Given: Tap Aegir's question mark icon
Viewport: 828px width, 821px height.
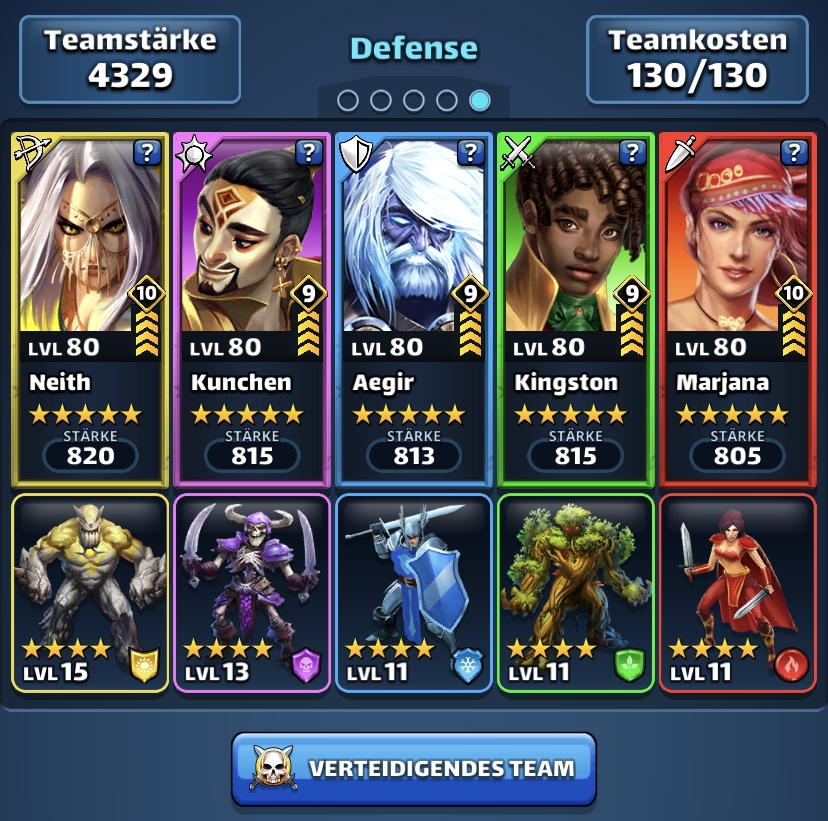Looking at the screenshot, I should click(471, 152).
